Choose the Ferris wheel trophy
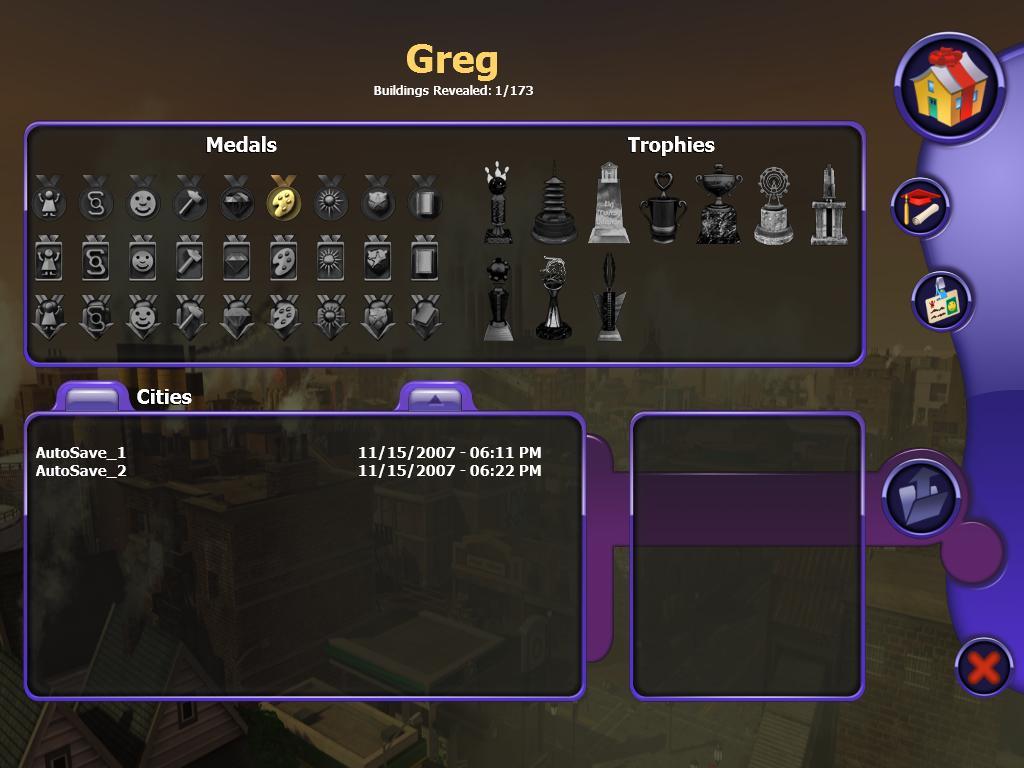Screen dimensions: 1024x768 [x=773, y=206]
